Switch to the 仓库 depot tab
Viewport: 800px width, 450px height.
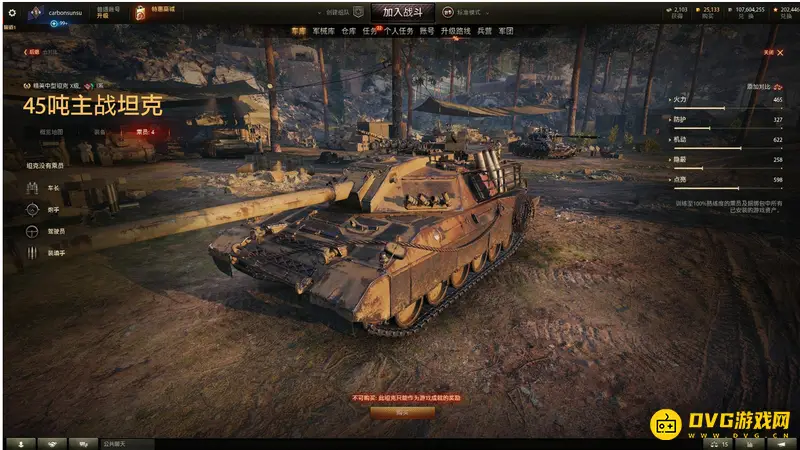tap(348, 31)
